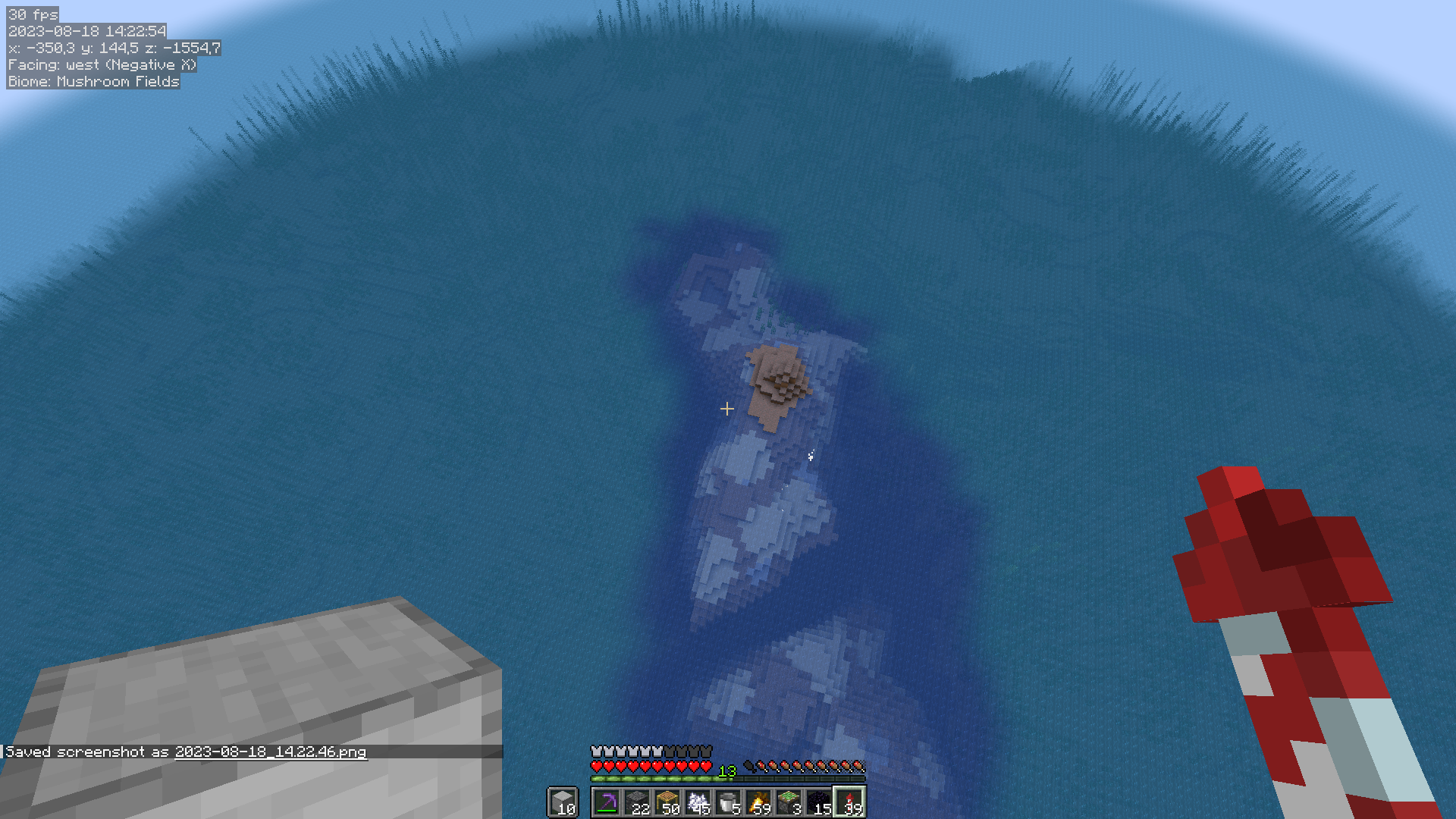Click the hunger bar icons
Image resolution: width=1456 pixels, height=819 pixels.
pos(804,765)
